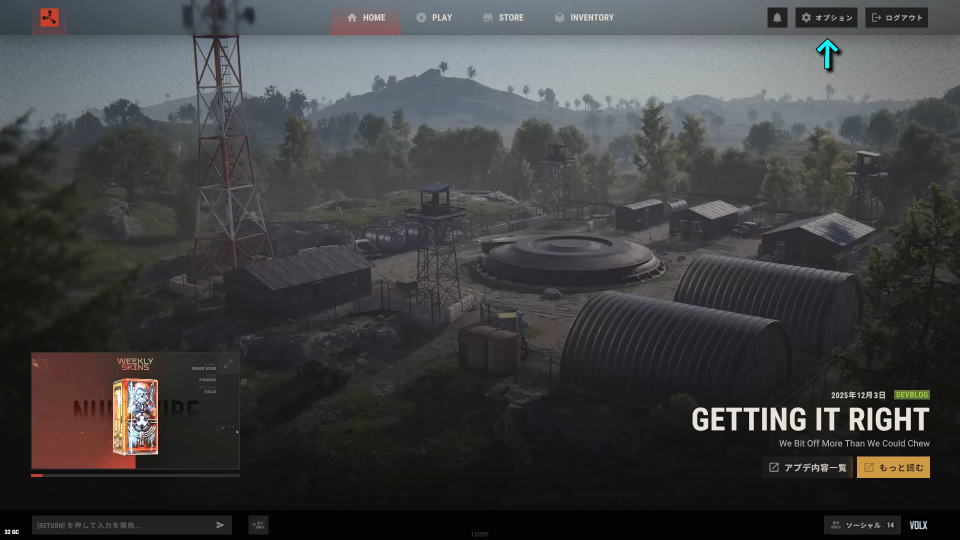
Task: Choose the ログアウト logout button
Action: pos(897,18)
